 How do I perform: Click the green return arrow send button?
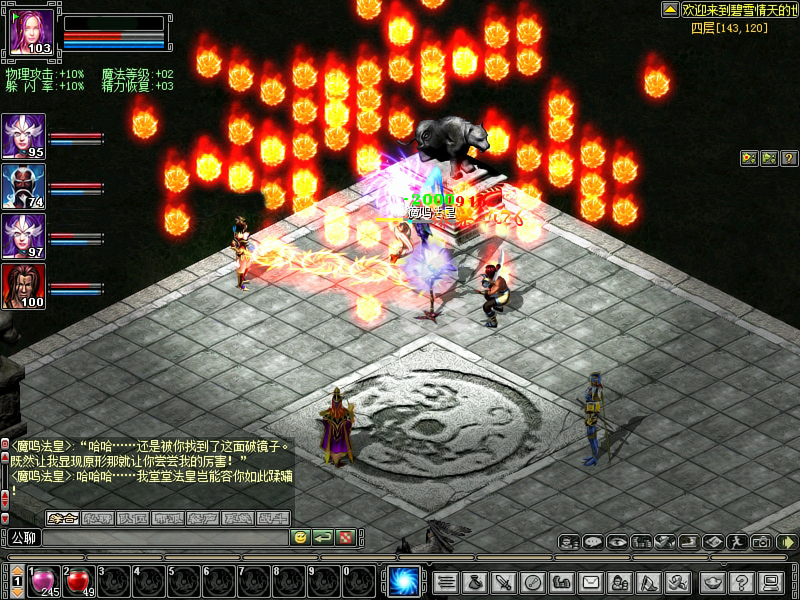(x=323, y=538)
